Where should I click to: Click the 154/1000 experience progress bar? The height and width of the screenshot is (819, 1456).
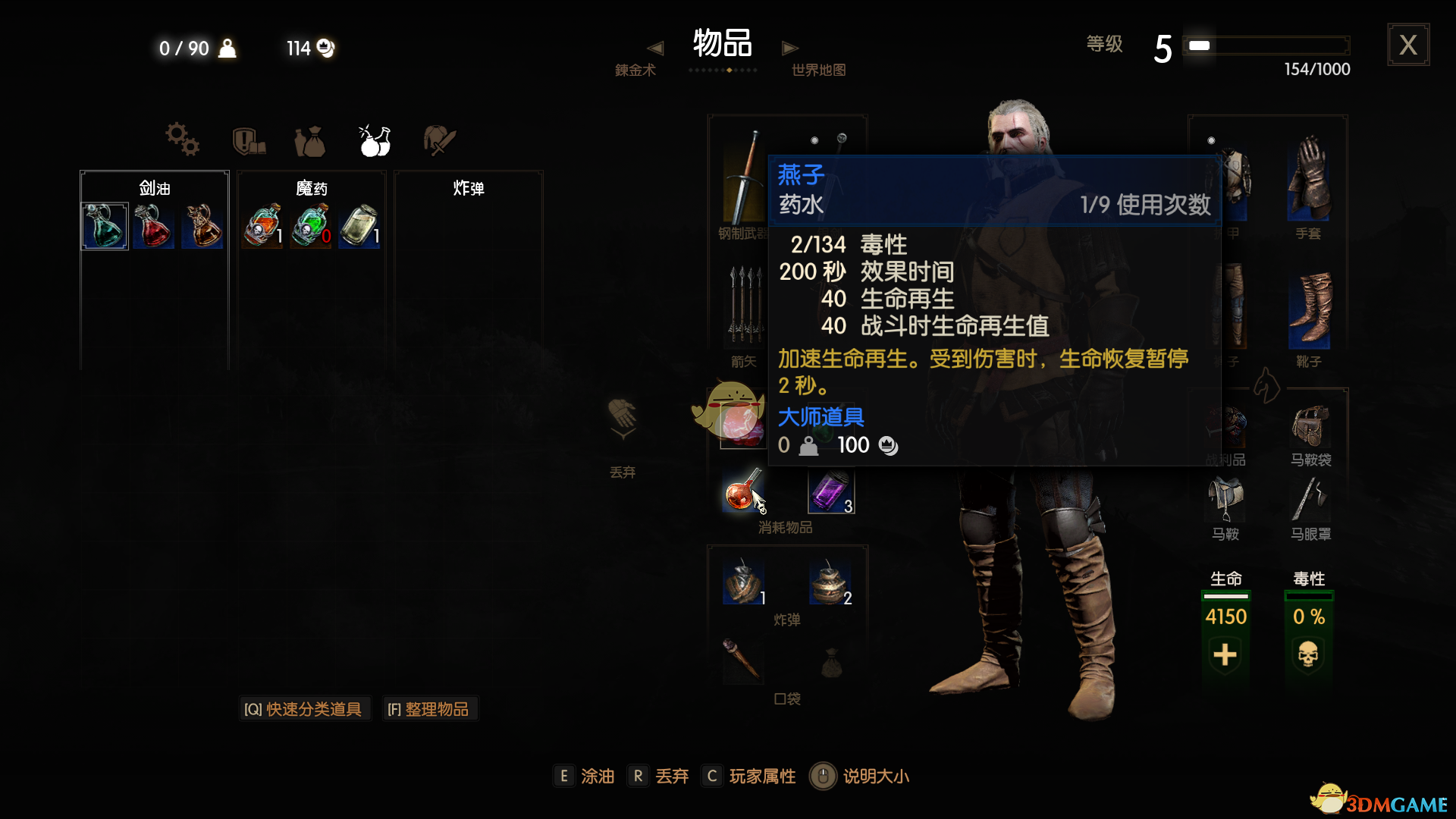1266,45
